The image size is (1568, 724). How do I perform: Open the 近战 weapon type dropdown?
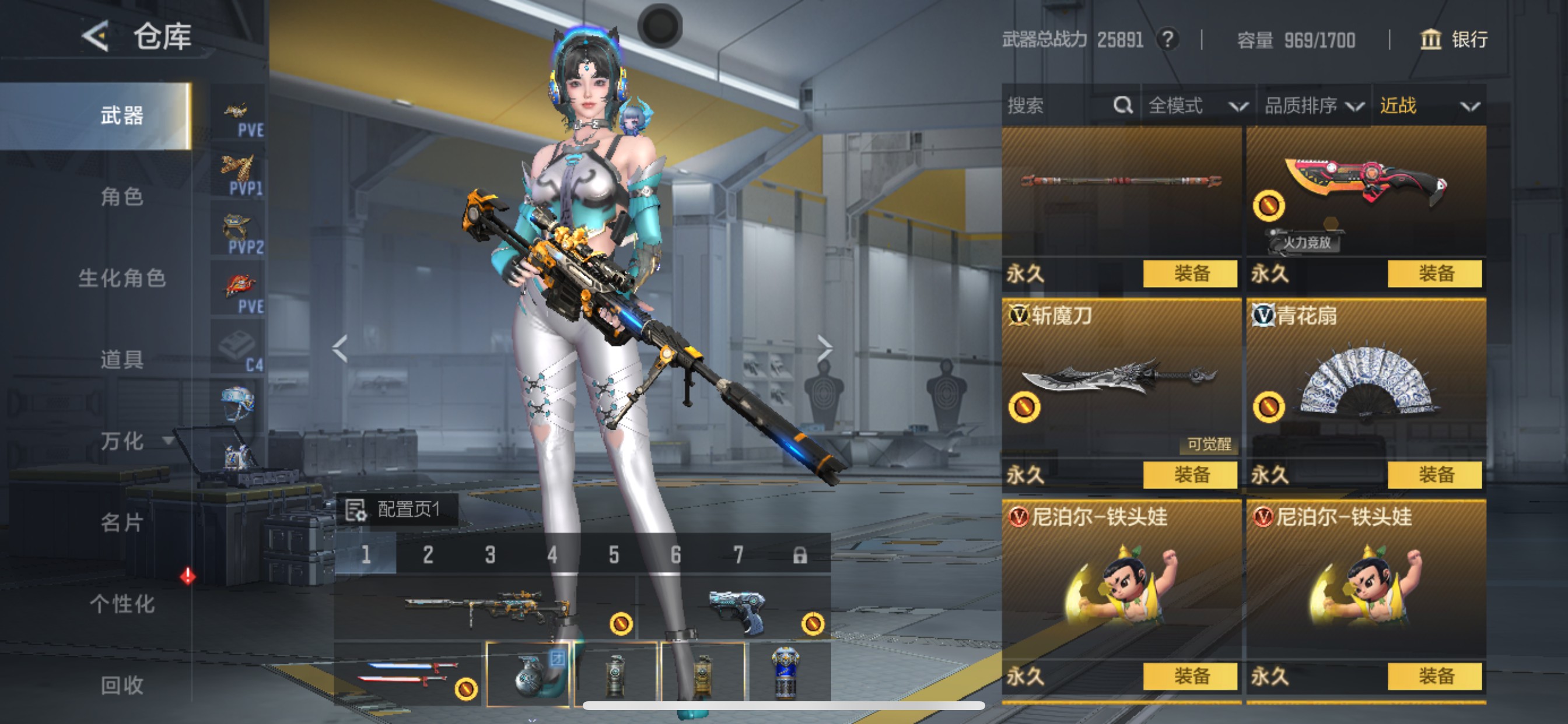click(1428, 106)
